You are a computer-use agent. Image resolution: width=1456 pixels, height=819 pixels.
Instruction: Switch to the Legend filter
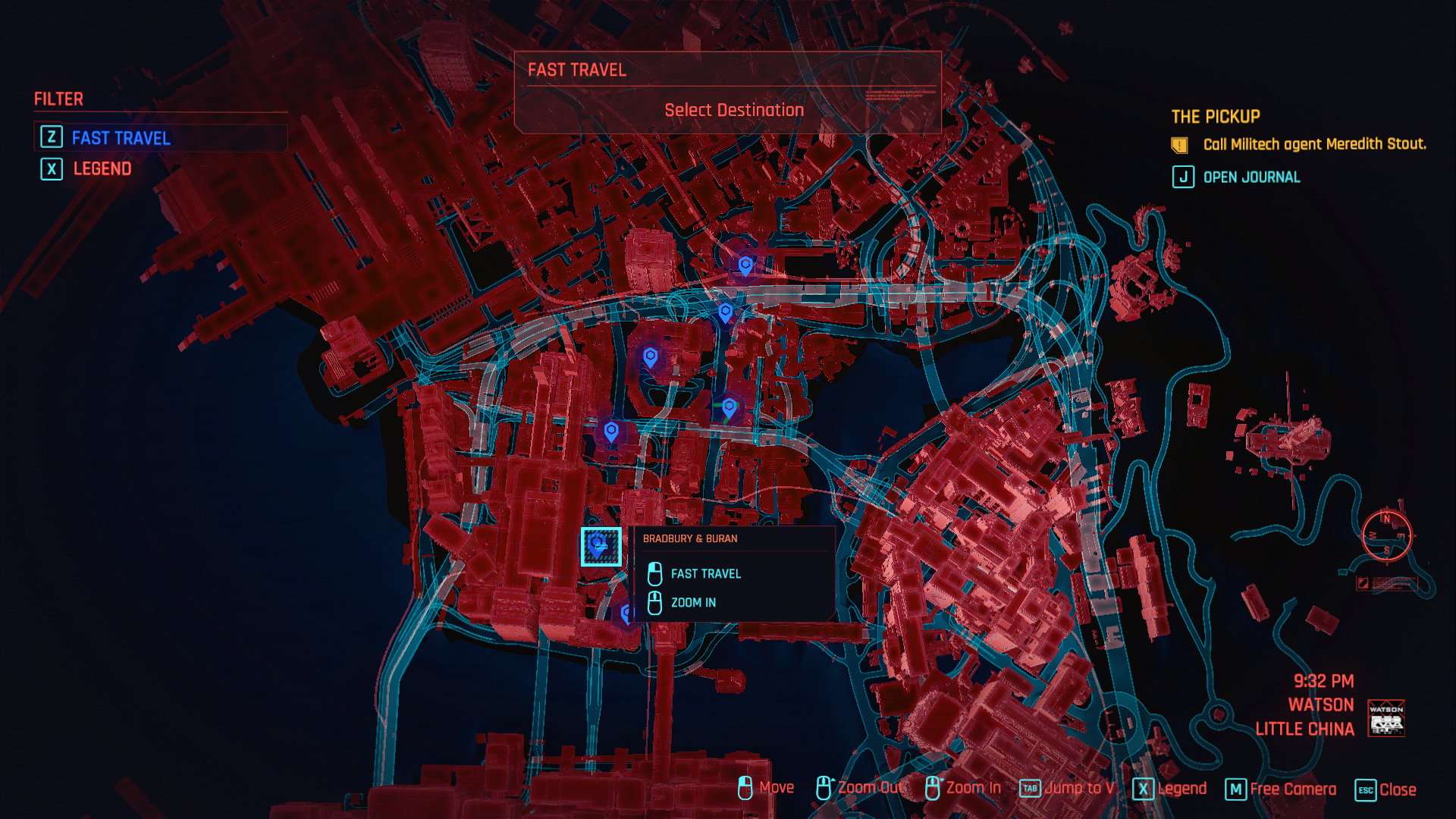coord(102,168)
